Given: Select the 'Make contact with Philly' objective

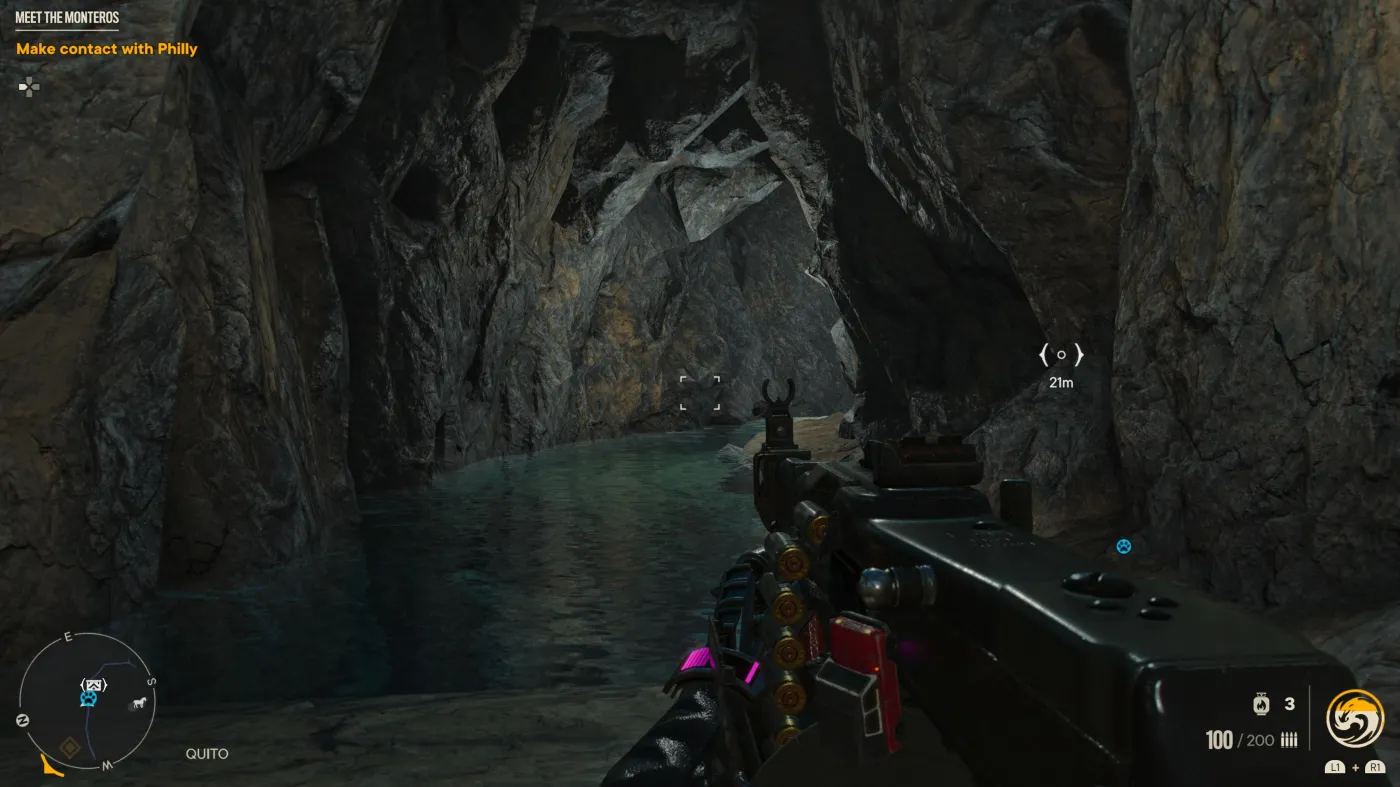Looking at the screenshot, I should (107, 49).
